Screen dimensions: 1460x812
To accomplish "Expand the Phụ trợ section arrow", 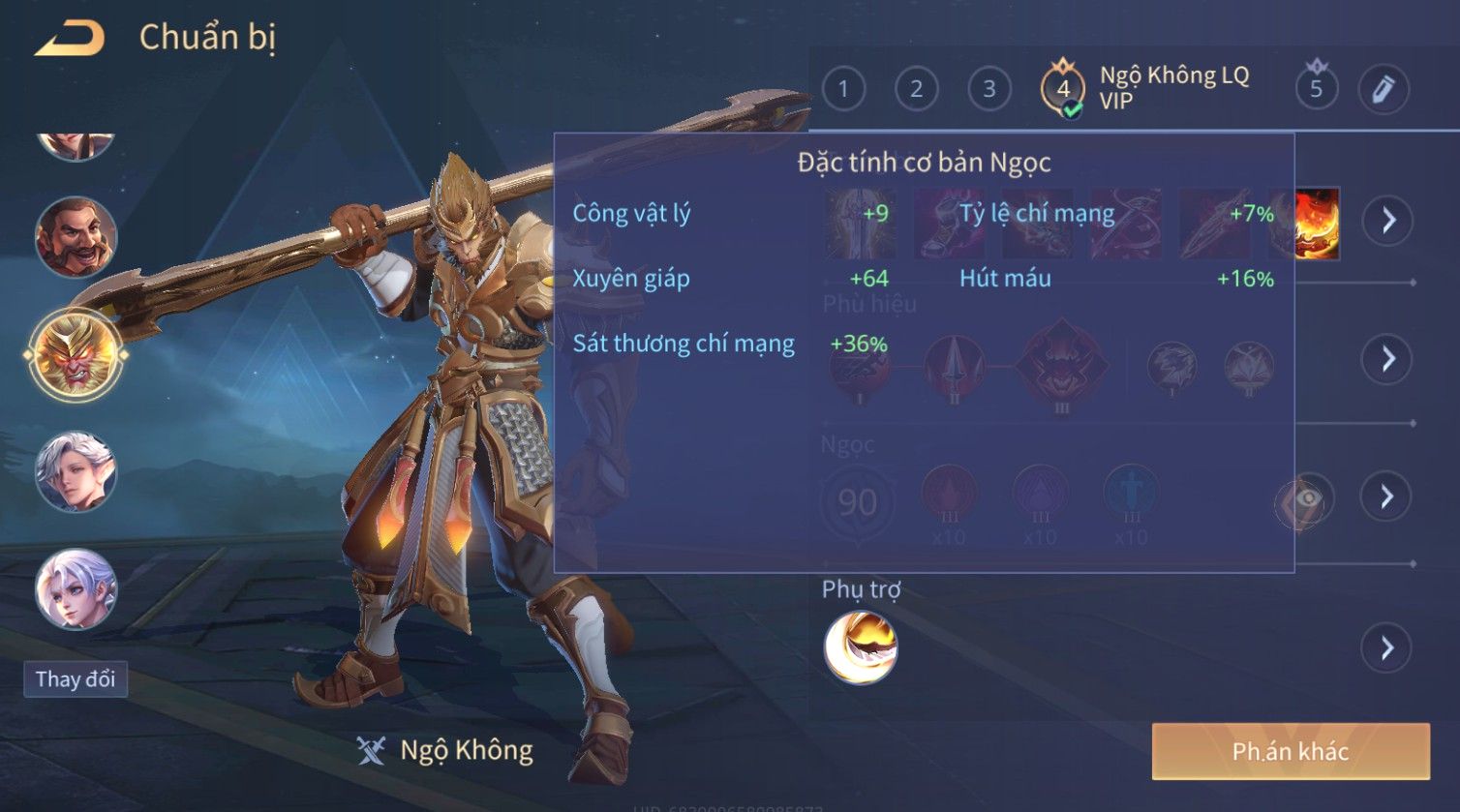I will coord(1387,647).
